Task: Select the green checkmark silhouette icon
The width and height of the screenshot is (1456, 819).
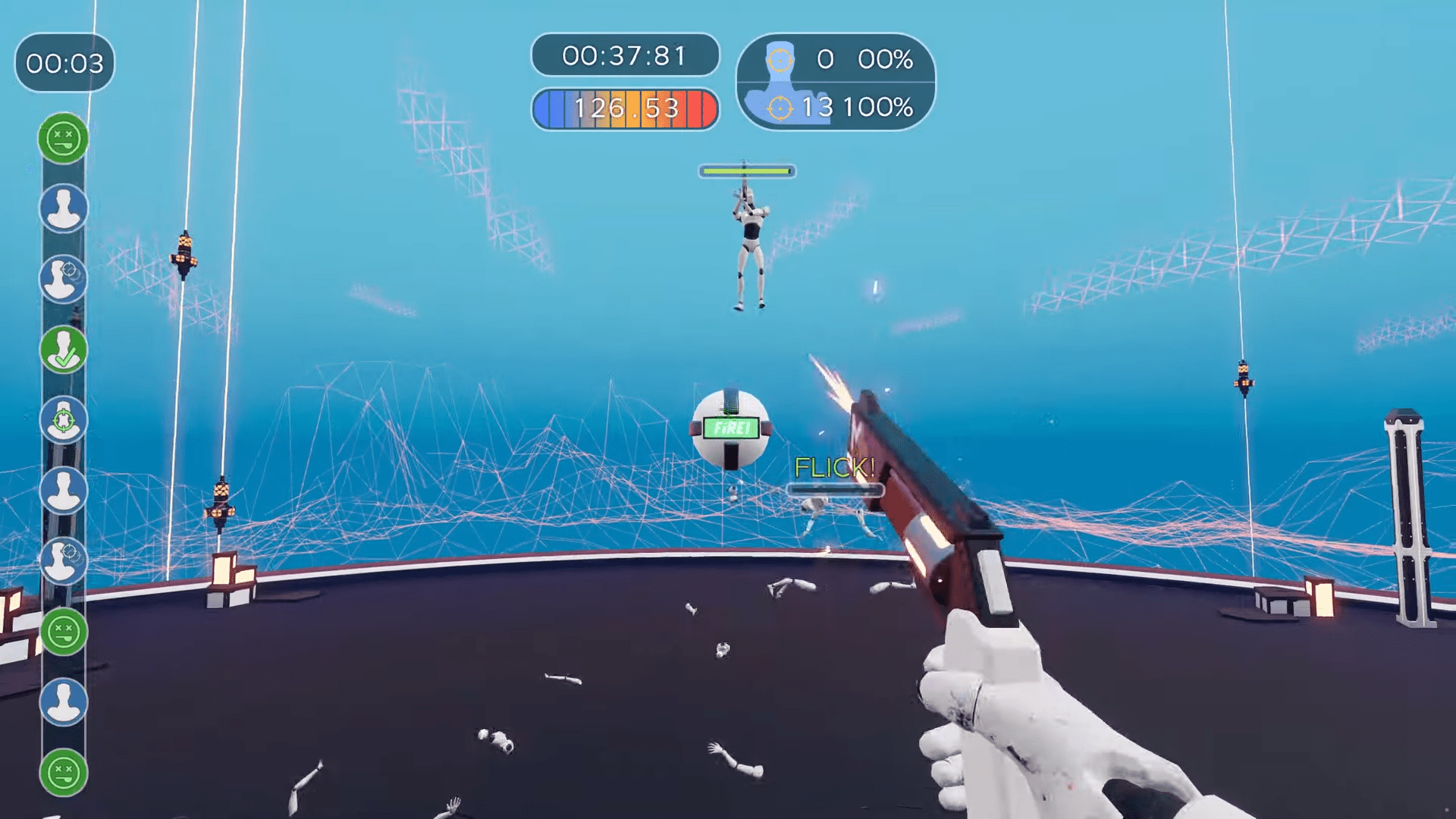Action: tap(64, 350)
